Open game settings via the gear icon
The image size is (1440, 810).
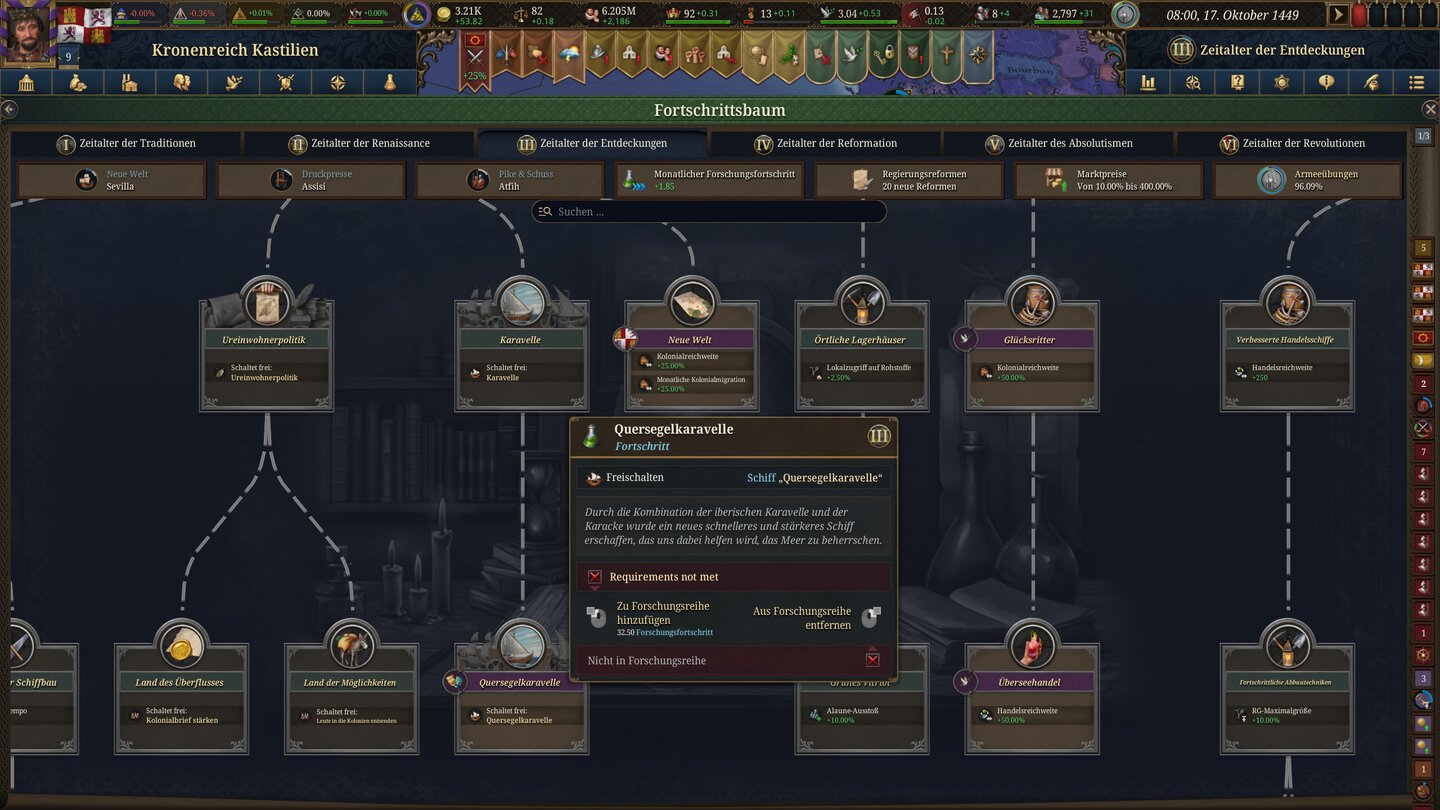pos(1282,83)
